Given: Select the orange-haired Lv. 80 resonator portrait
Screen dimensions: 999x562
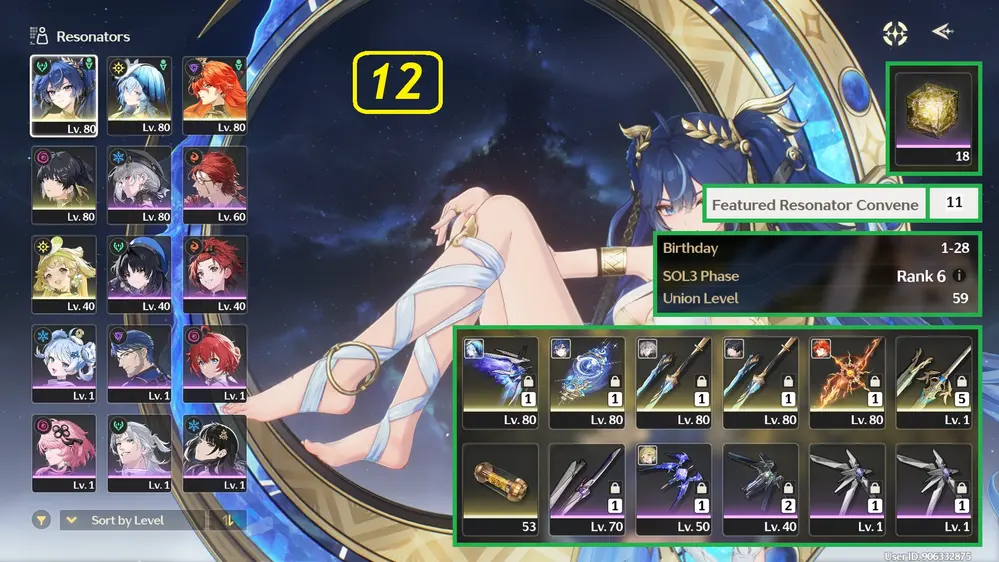Looking at the screenshot, I should (214, 95).
